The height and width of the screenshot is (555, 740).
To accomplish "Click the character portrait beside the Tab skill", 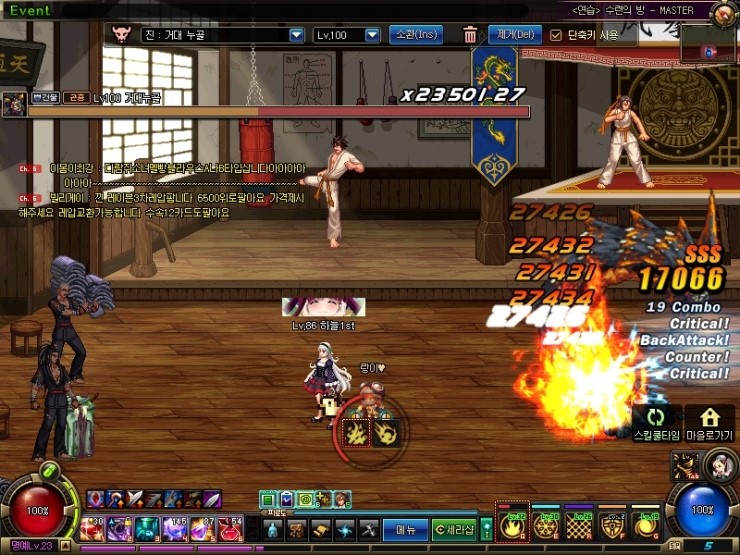I will (x=719, y=464).
